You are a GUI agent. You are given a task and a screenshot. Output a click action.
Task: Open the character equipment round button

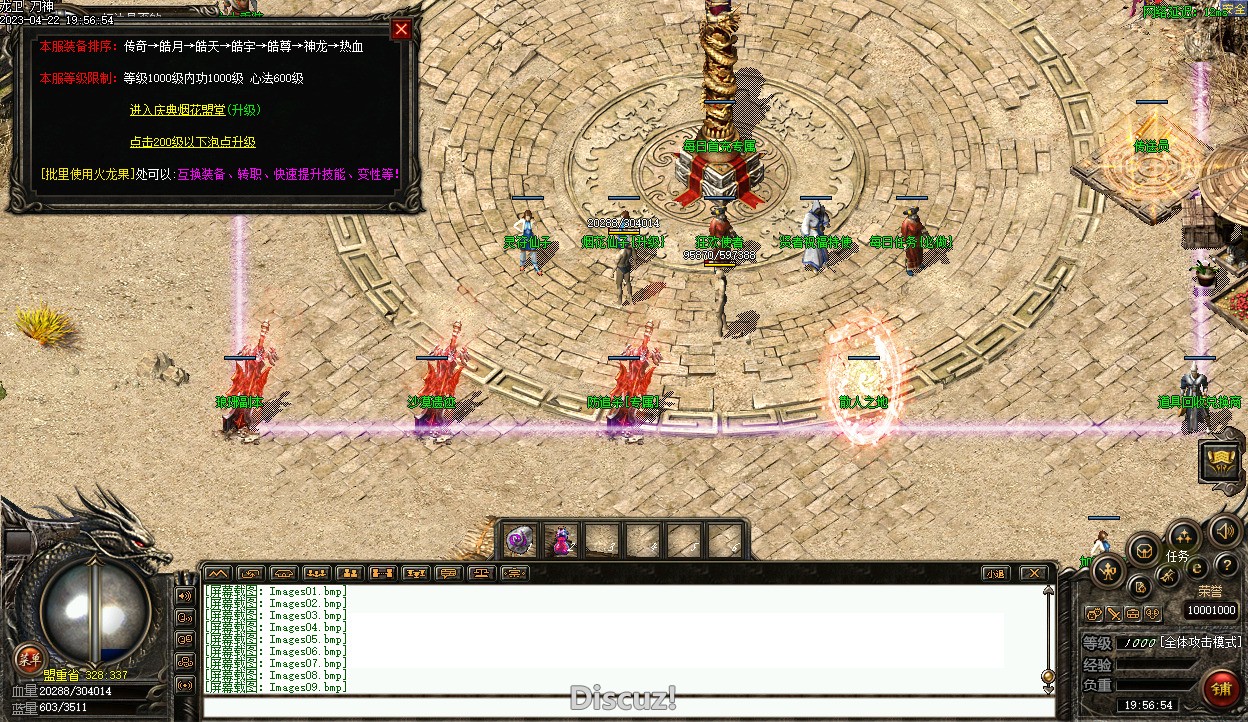pyautogui.click(x=1108, y=572)
